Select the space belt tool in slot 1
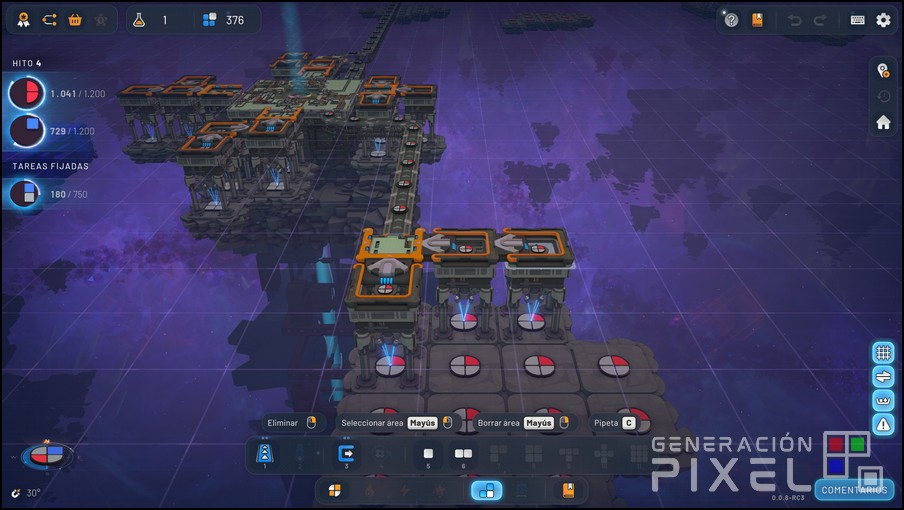 coord(265,454)
